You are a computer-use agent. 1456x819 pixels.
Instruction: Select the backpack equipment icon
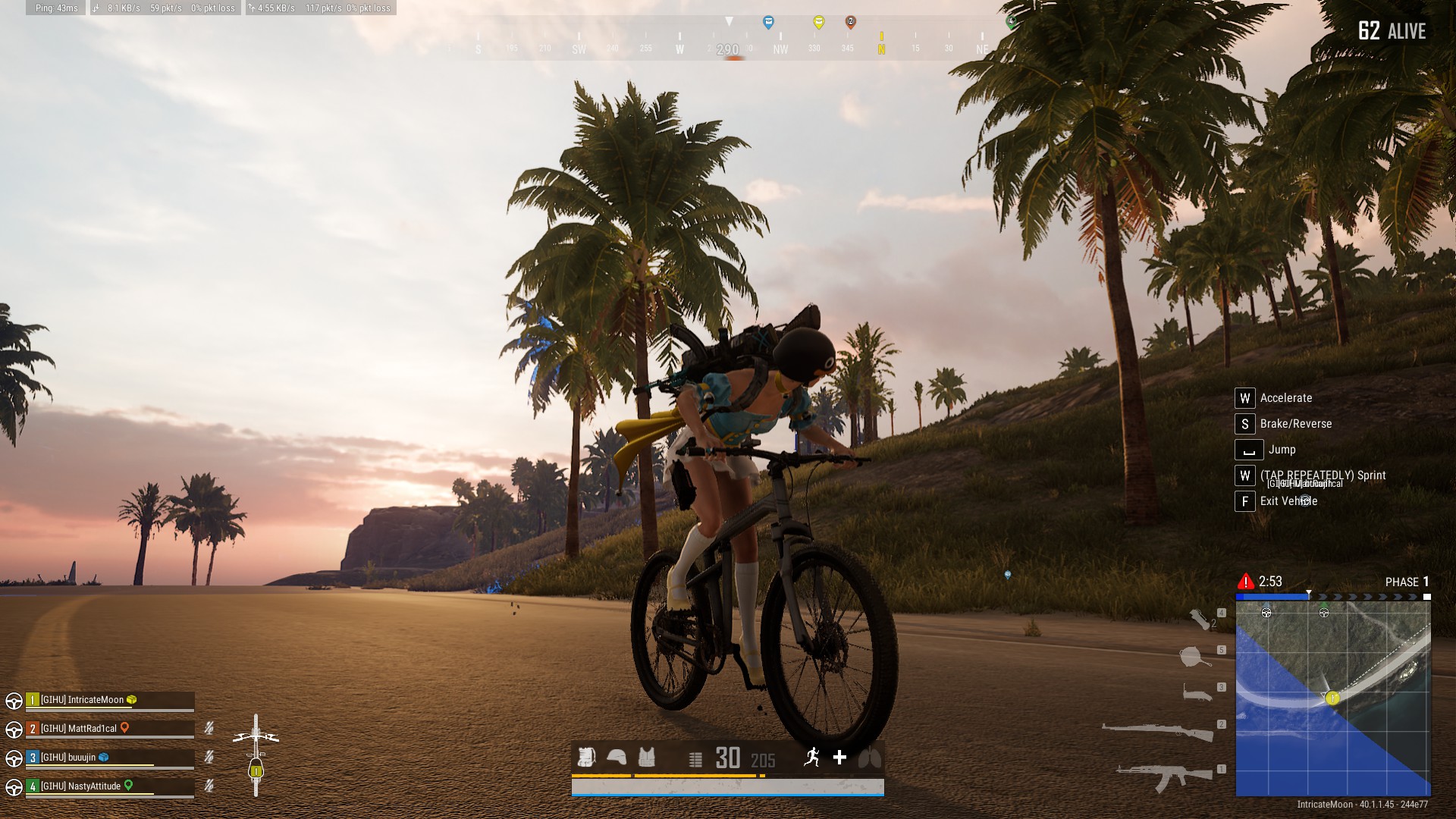(586, 758)
